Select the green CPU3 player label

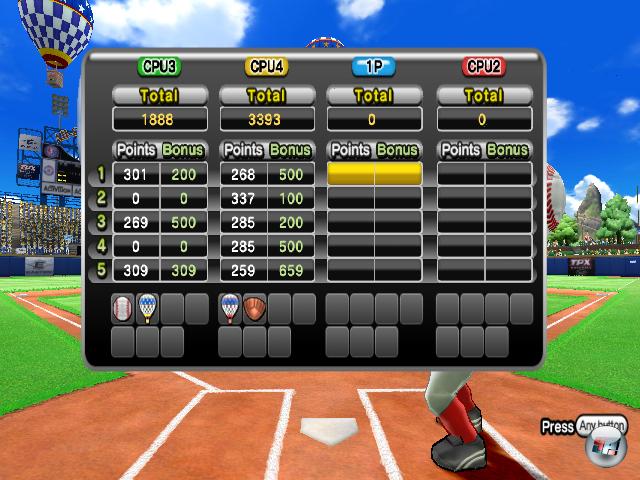[160, 67]
